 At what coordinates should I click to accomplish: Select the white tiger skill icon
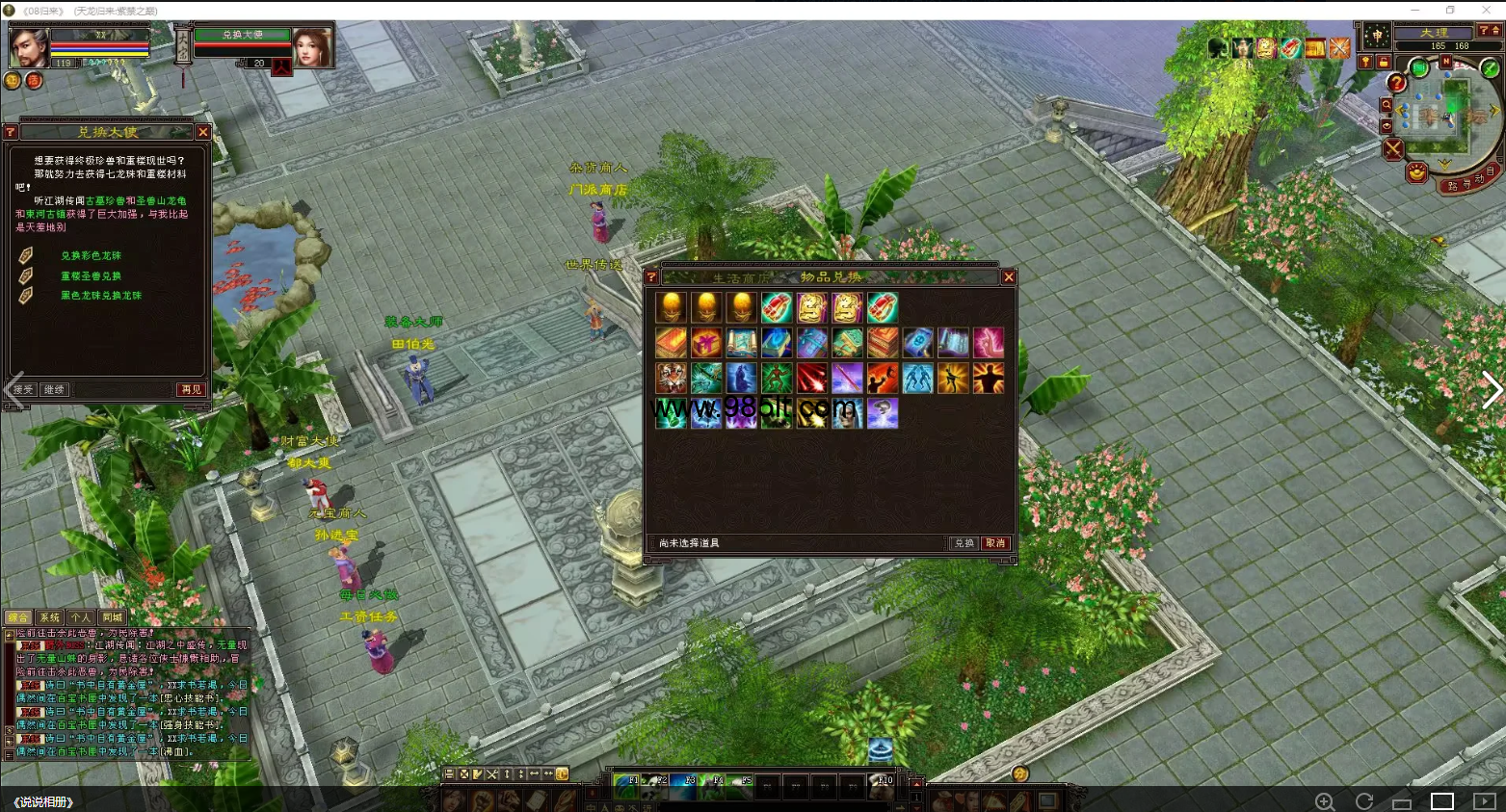(672, 378)
